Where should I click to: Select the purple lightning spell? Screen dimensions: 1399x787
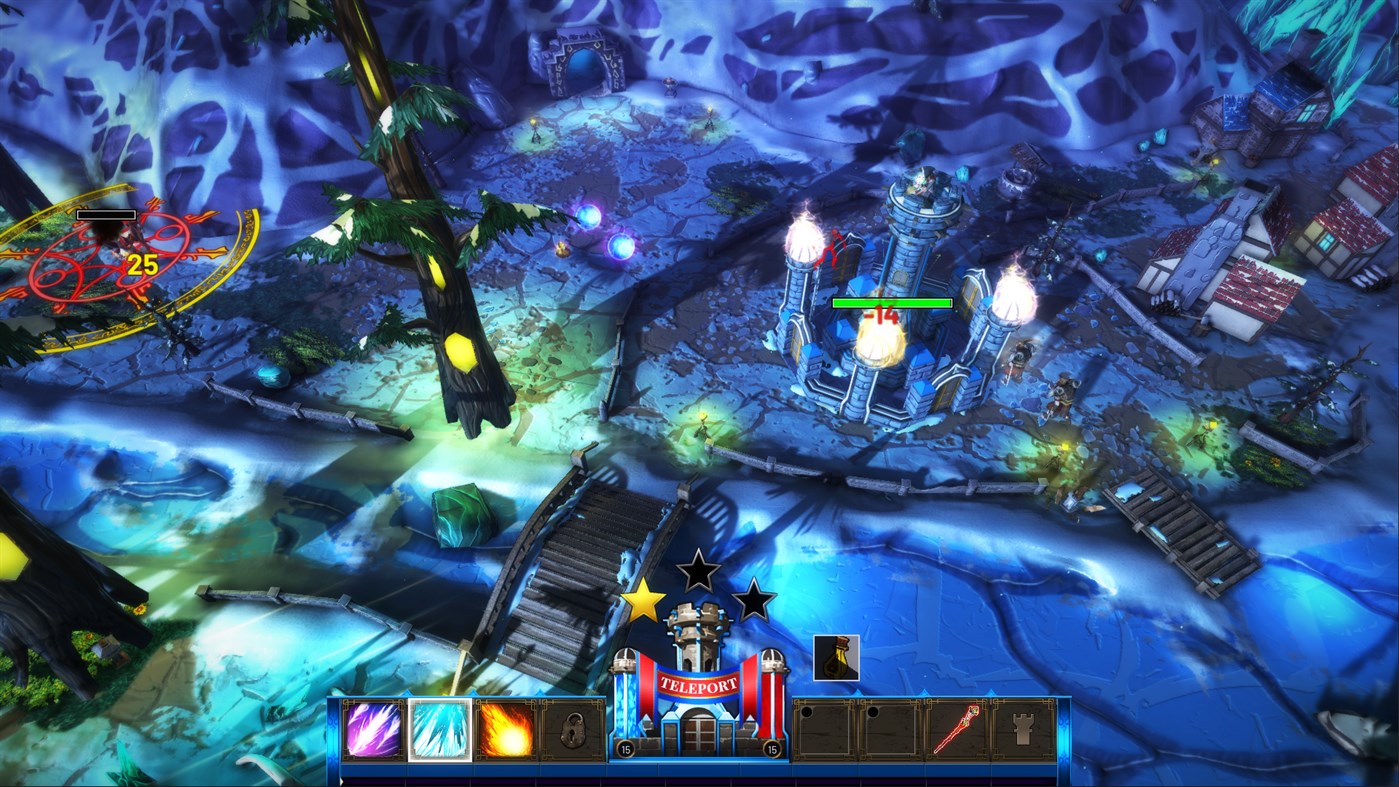click(x=372, y=733)
